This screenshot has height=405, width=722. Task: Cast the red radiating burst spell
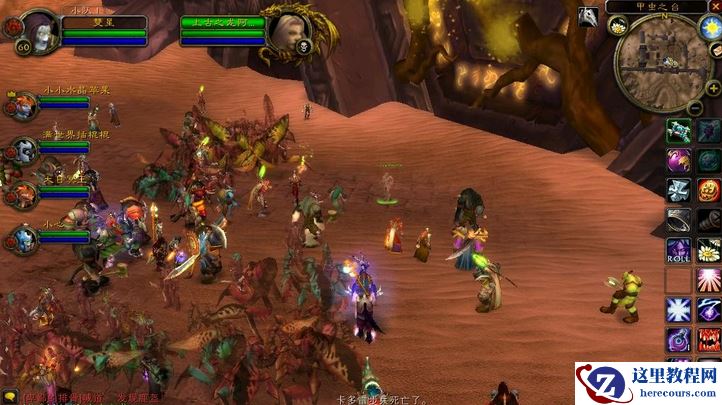709,280
